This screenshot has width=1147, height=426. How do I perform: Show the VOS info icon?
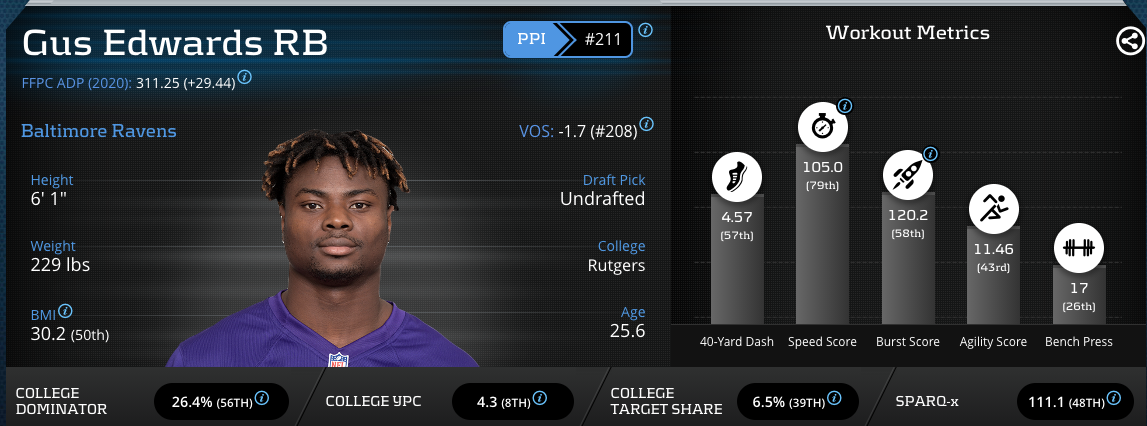[x=646, y=124]
